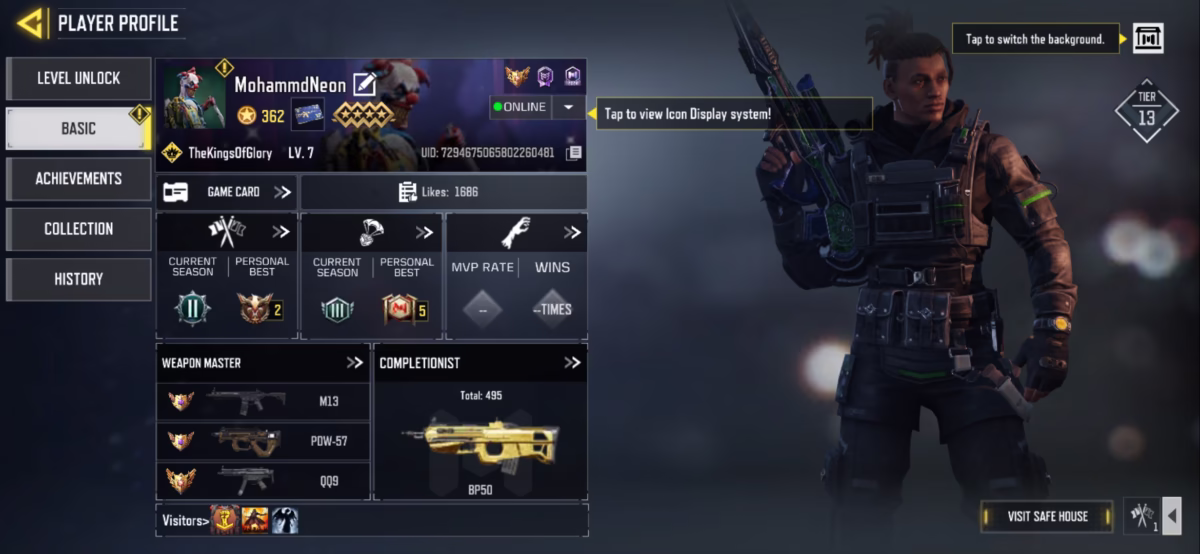
Task: Open the Tier 13 badge
Action: (x=1146, y=110)
